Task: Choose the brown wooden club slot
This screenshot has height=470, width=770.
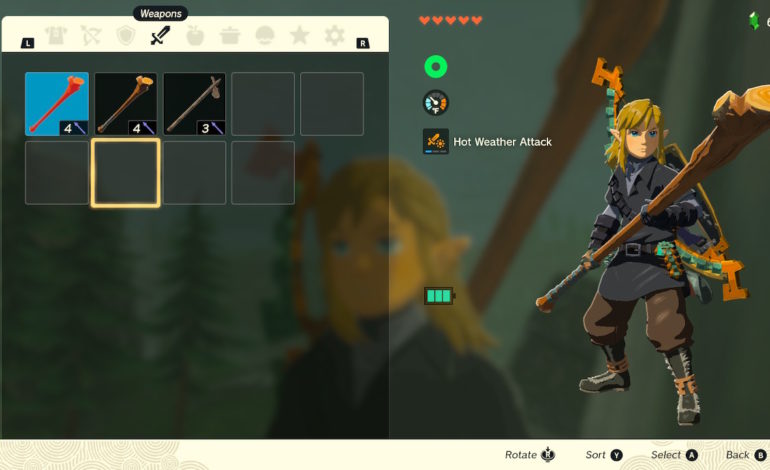Action: tap(126, 104)
